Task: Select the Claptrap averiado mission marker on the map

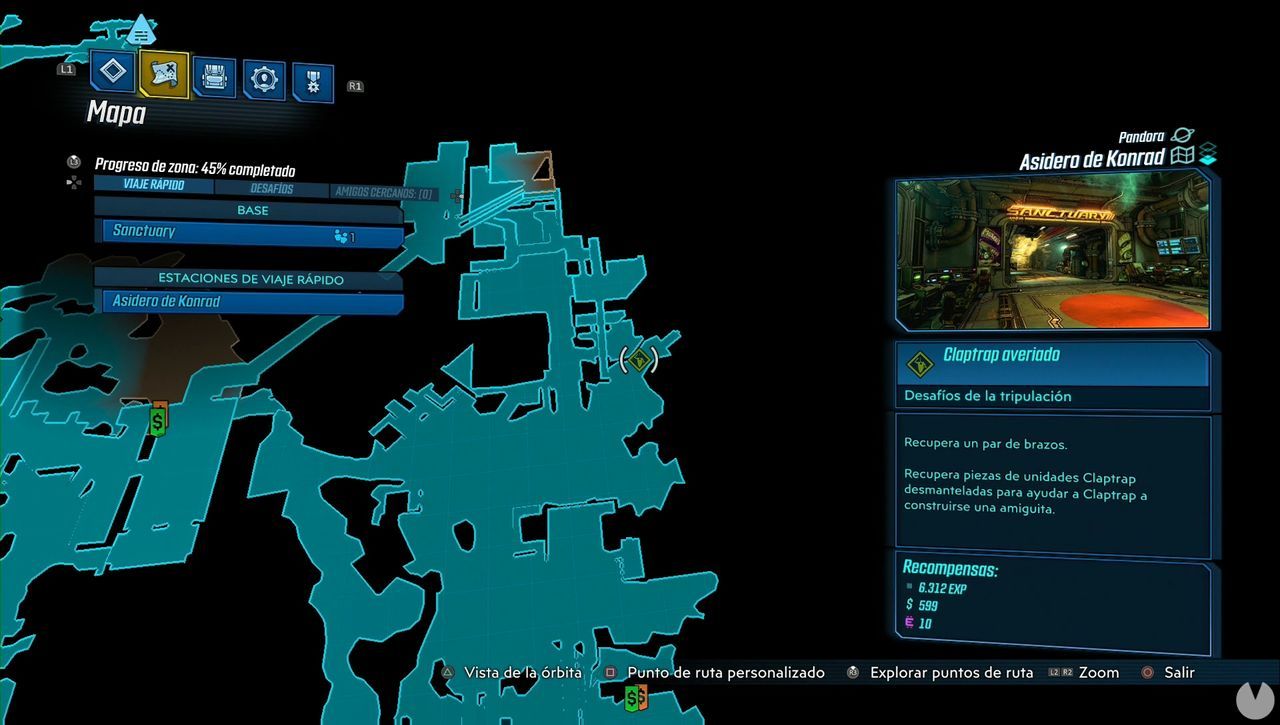Action: [x=639, y=361]
